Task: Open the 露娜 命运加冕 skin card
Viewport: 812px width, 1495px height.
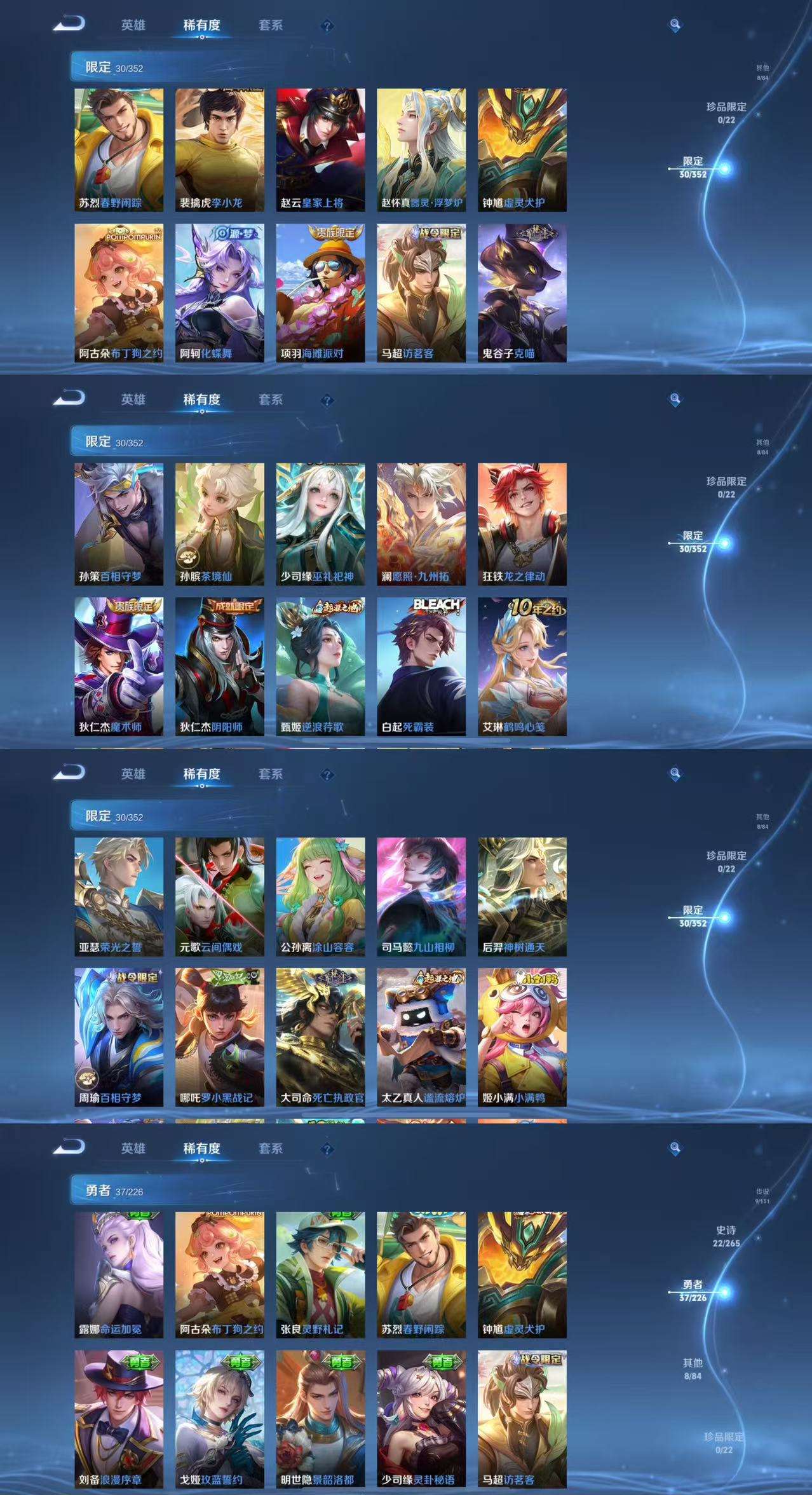Action: click(x=119, y=1274)
